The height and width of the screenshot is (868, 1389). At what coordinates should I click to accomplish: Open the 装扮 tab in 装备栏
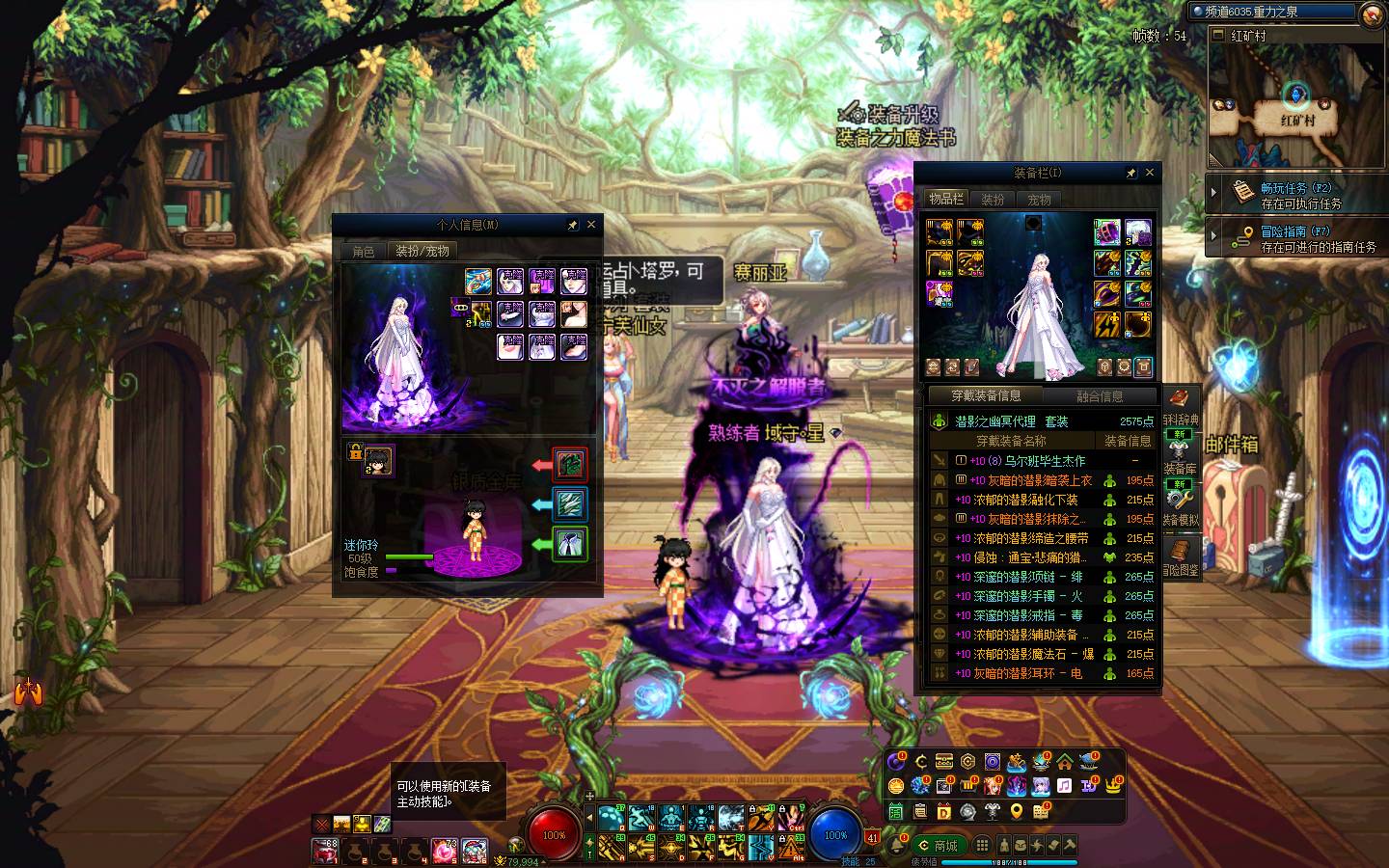[x=993, y=200]
